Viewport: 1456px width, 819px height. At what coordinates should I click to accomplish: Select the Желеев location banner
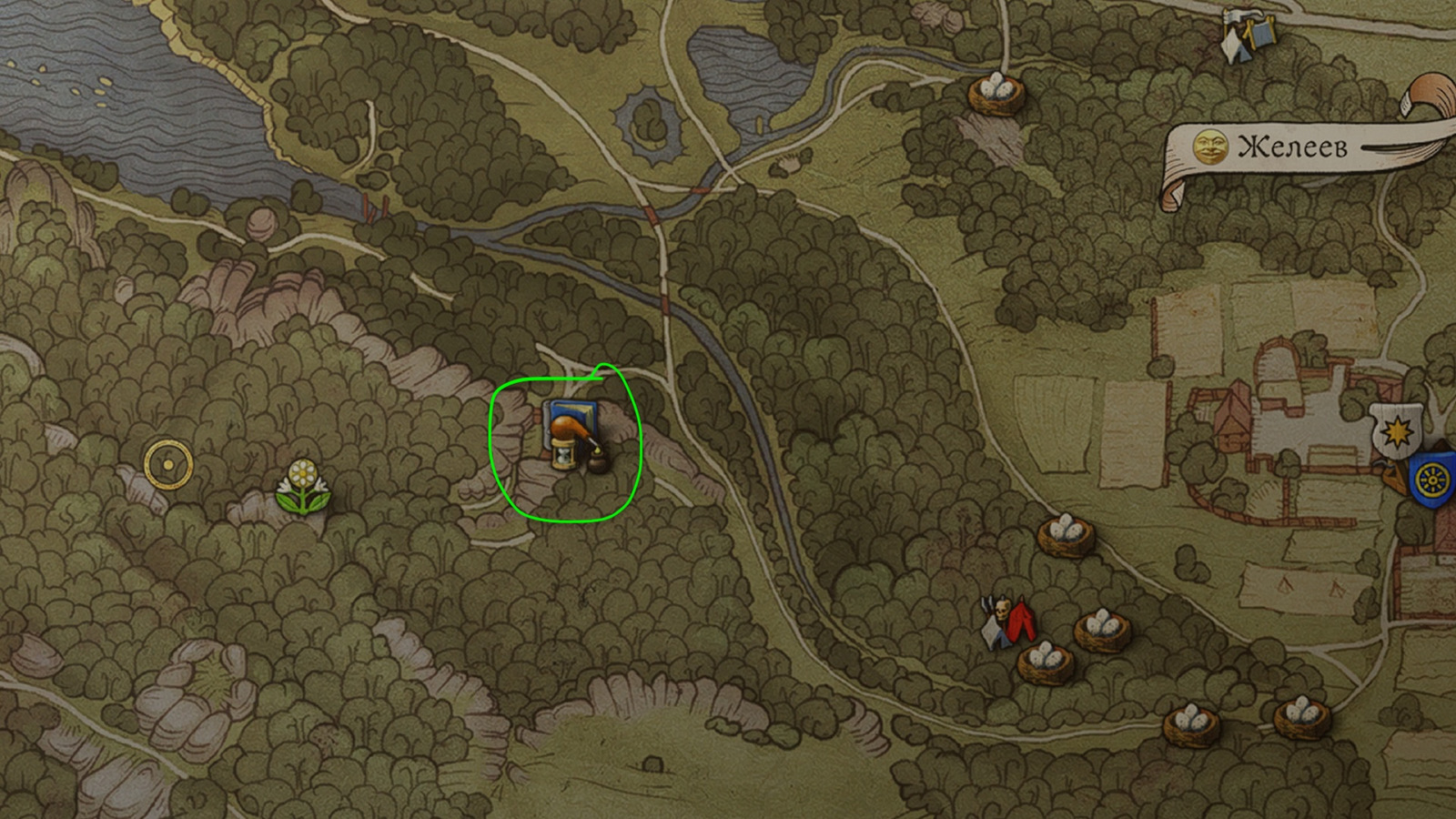pos(1292,147)
